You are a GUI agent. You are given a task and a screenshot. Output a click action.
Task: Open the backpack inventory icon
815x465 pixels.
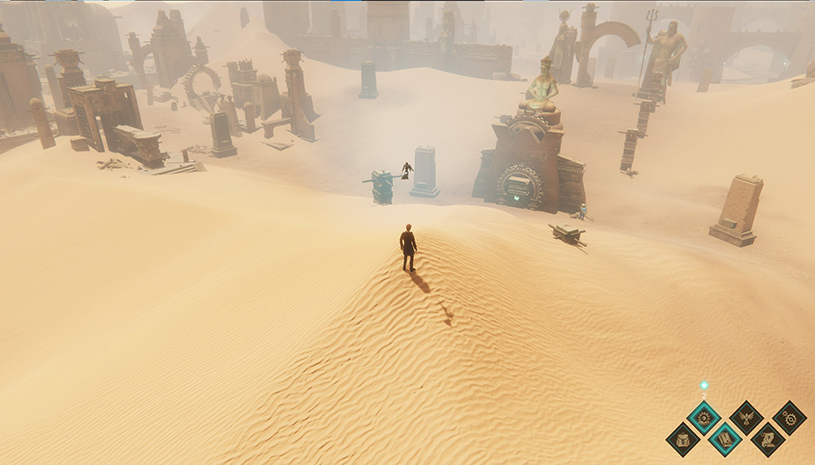683,438
